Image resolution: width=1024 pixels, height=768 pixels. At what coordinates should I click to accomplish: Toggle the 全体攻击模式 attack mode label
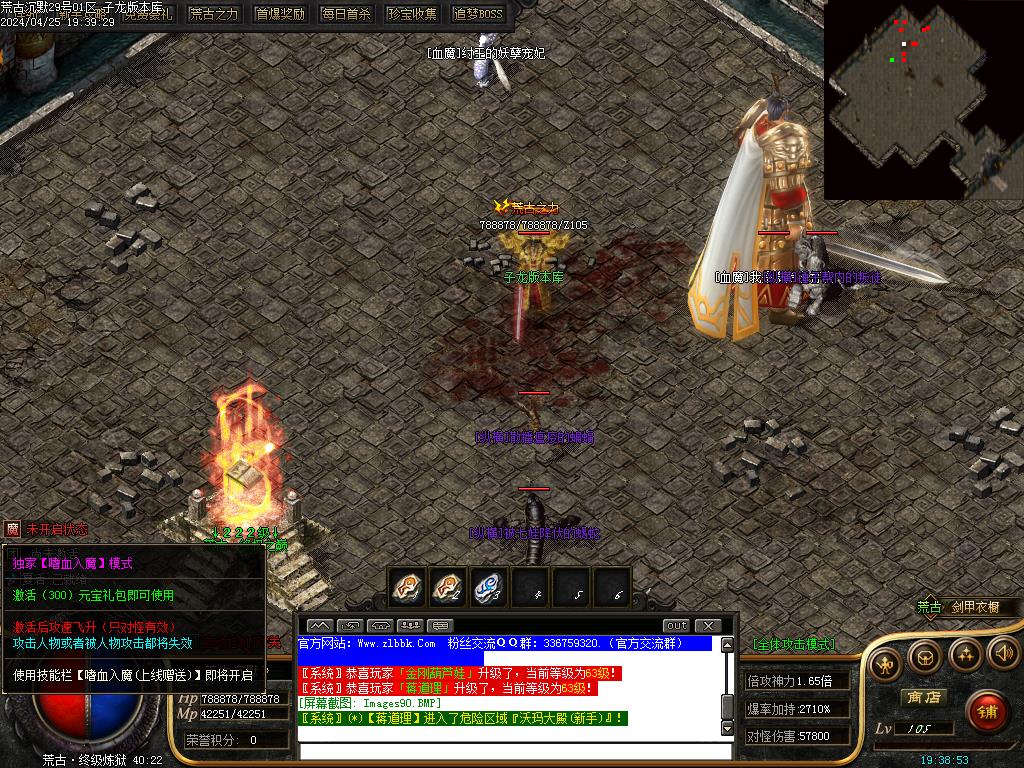[793, 644]
